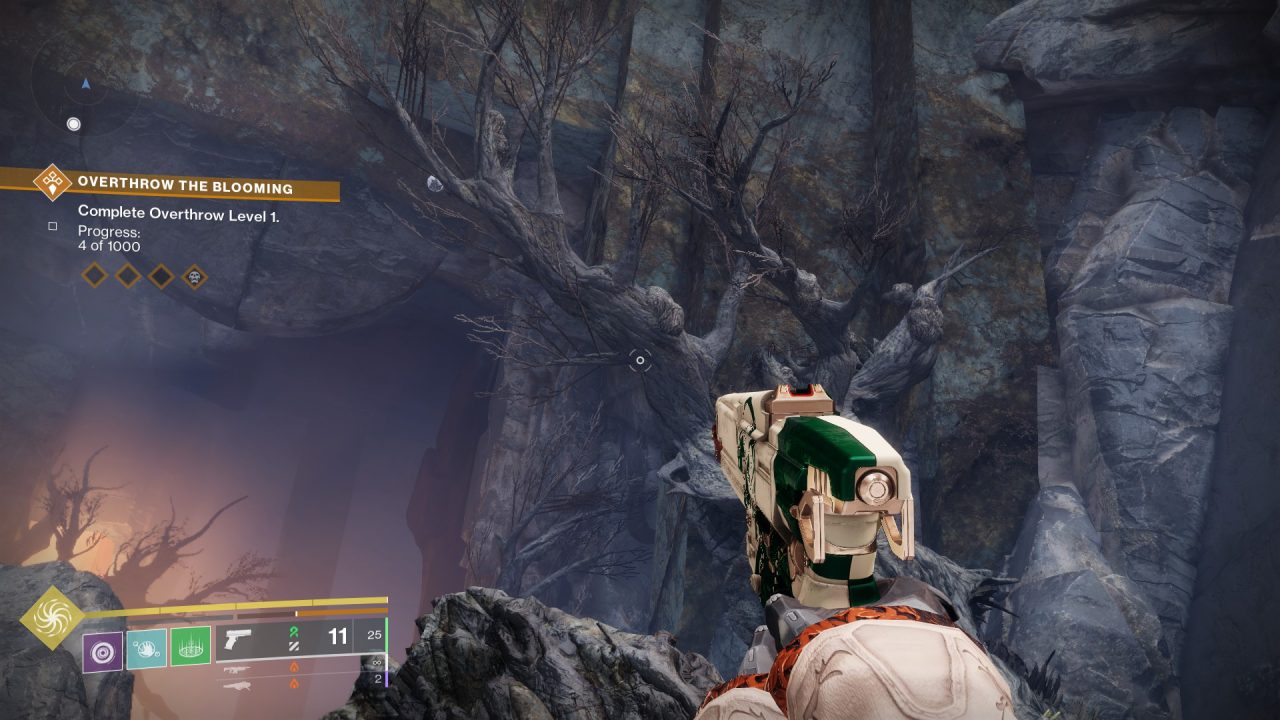1280x720 pixels.
Task: Select the equipped sidearm weapon slot
Action: 300,638
